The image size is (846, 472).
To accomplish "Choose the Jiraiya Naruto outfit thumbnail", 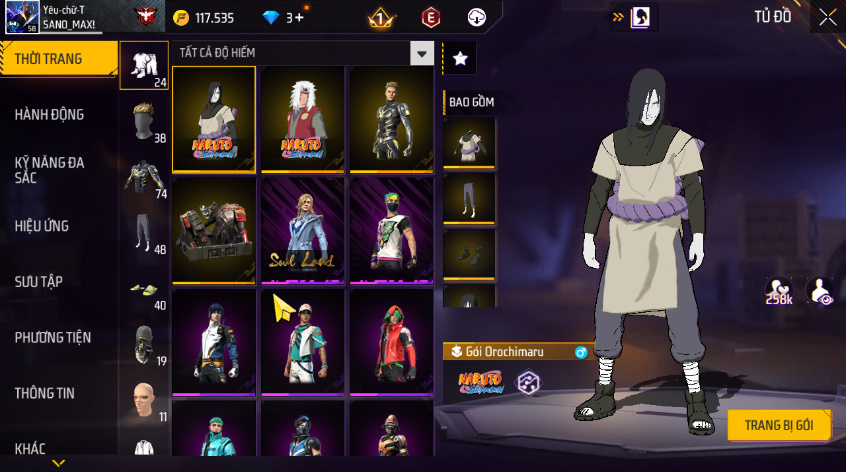I will coord(302,119).
